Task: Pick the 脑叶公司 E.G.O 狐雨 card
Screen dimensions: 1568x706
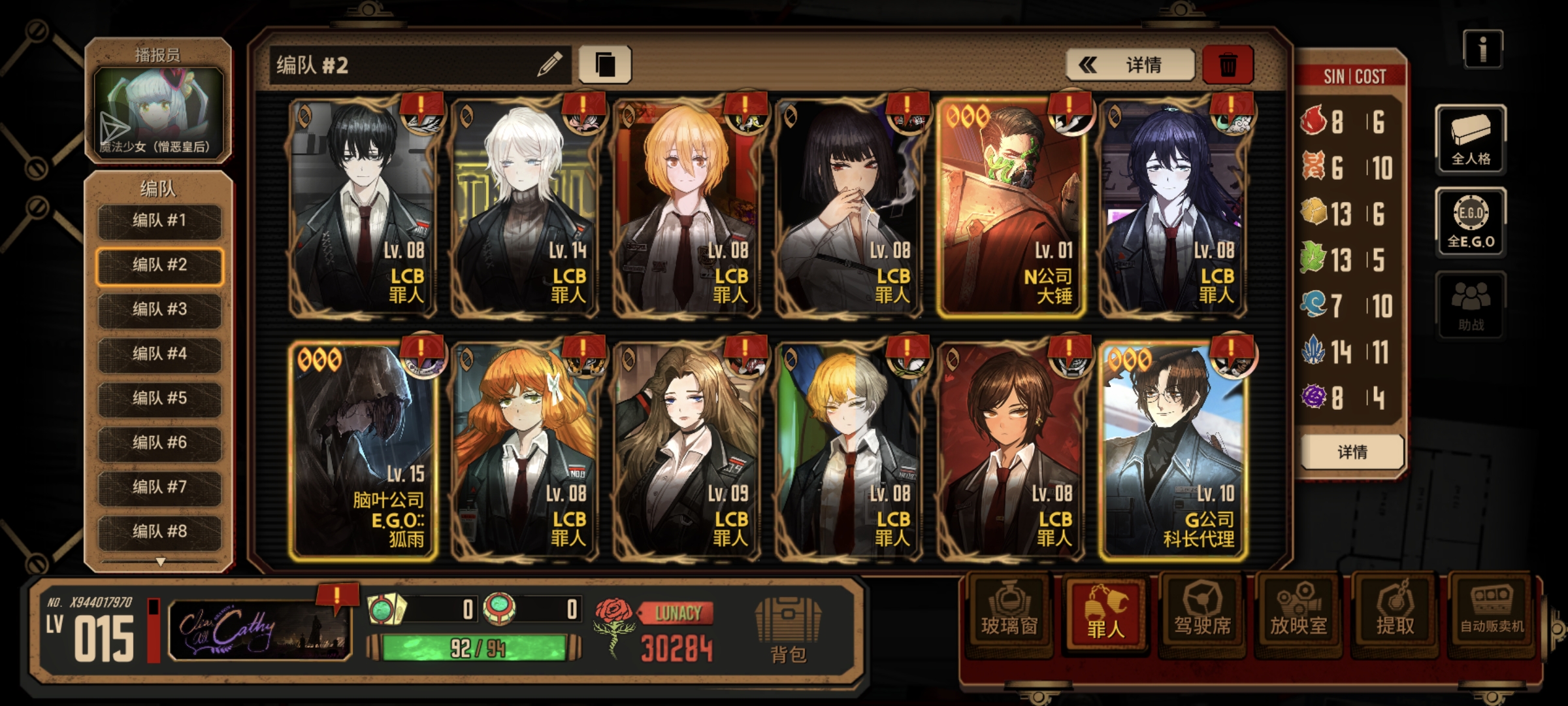Action: (x=363, y=451)
